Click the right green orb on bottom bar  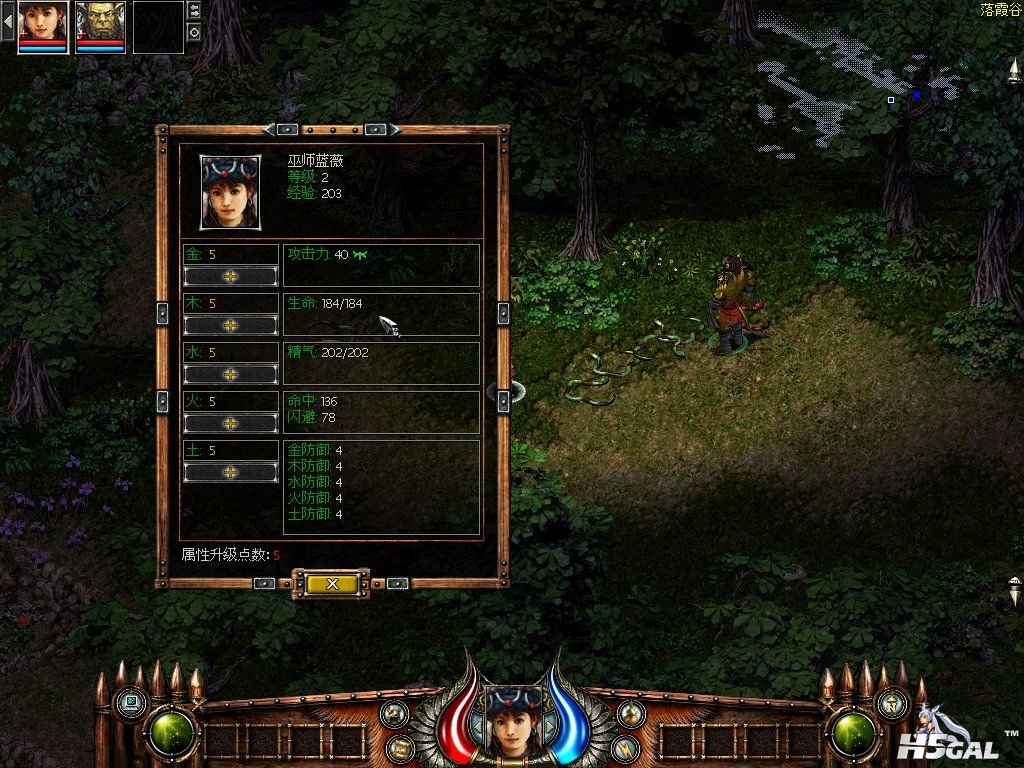tap(855, 733)
